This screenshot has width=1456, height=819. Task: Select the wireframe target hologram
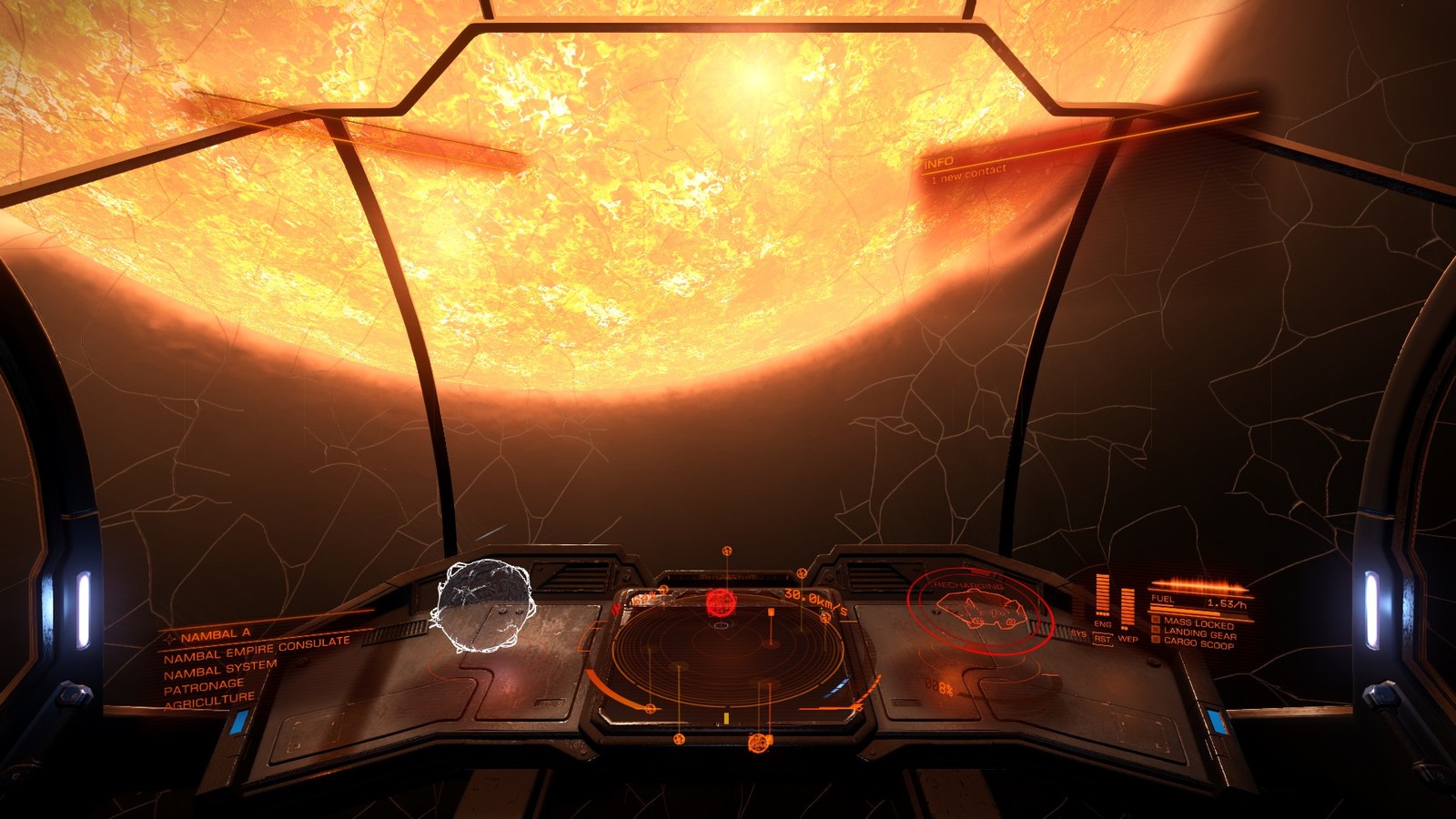[x=482, y=604]
